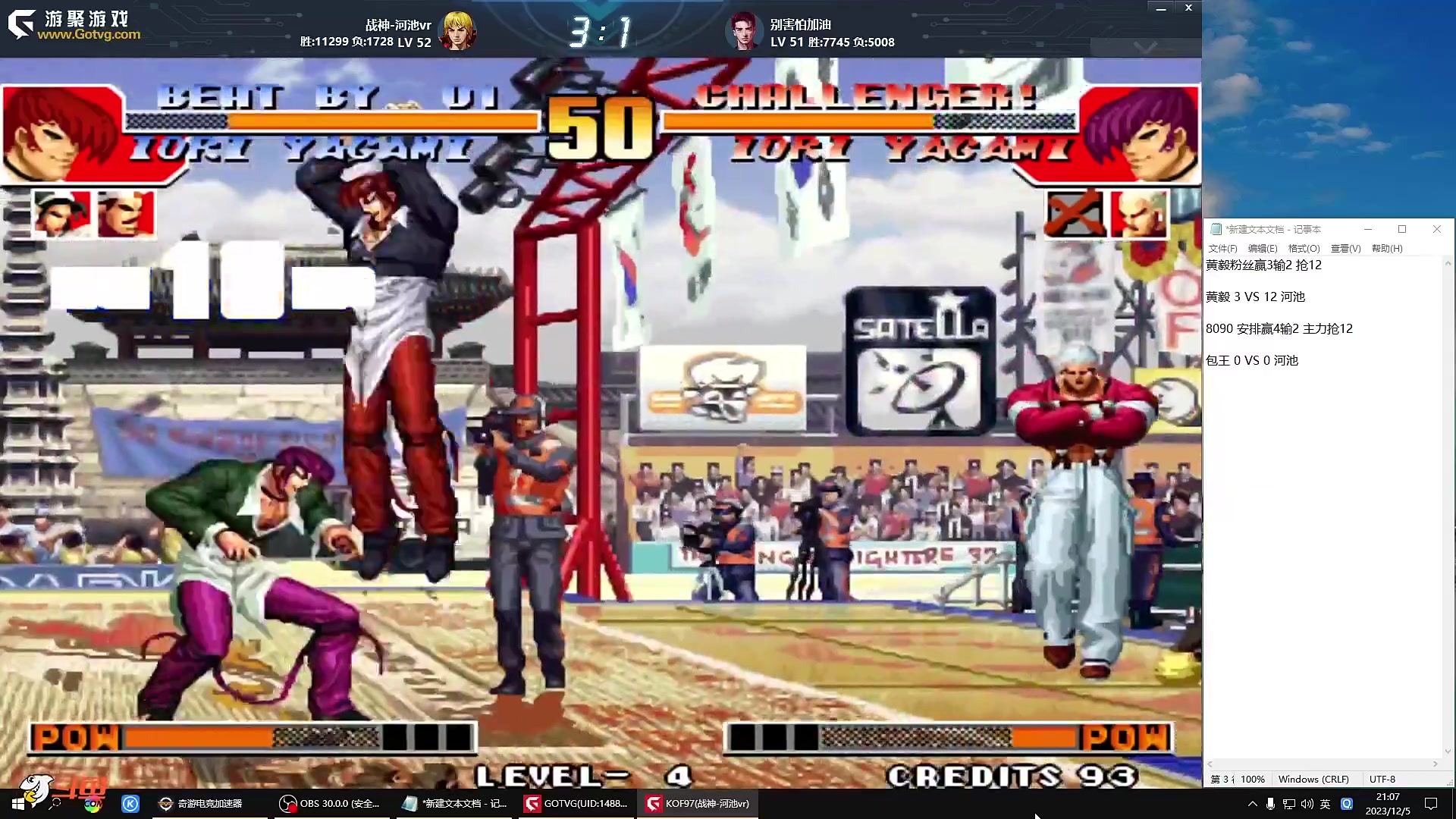This screenshot has height=819, width=1456.
Task: Click the avatar of player 别害怕加油
Action: coord(743,31)
